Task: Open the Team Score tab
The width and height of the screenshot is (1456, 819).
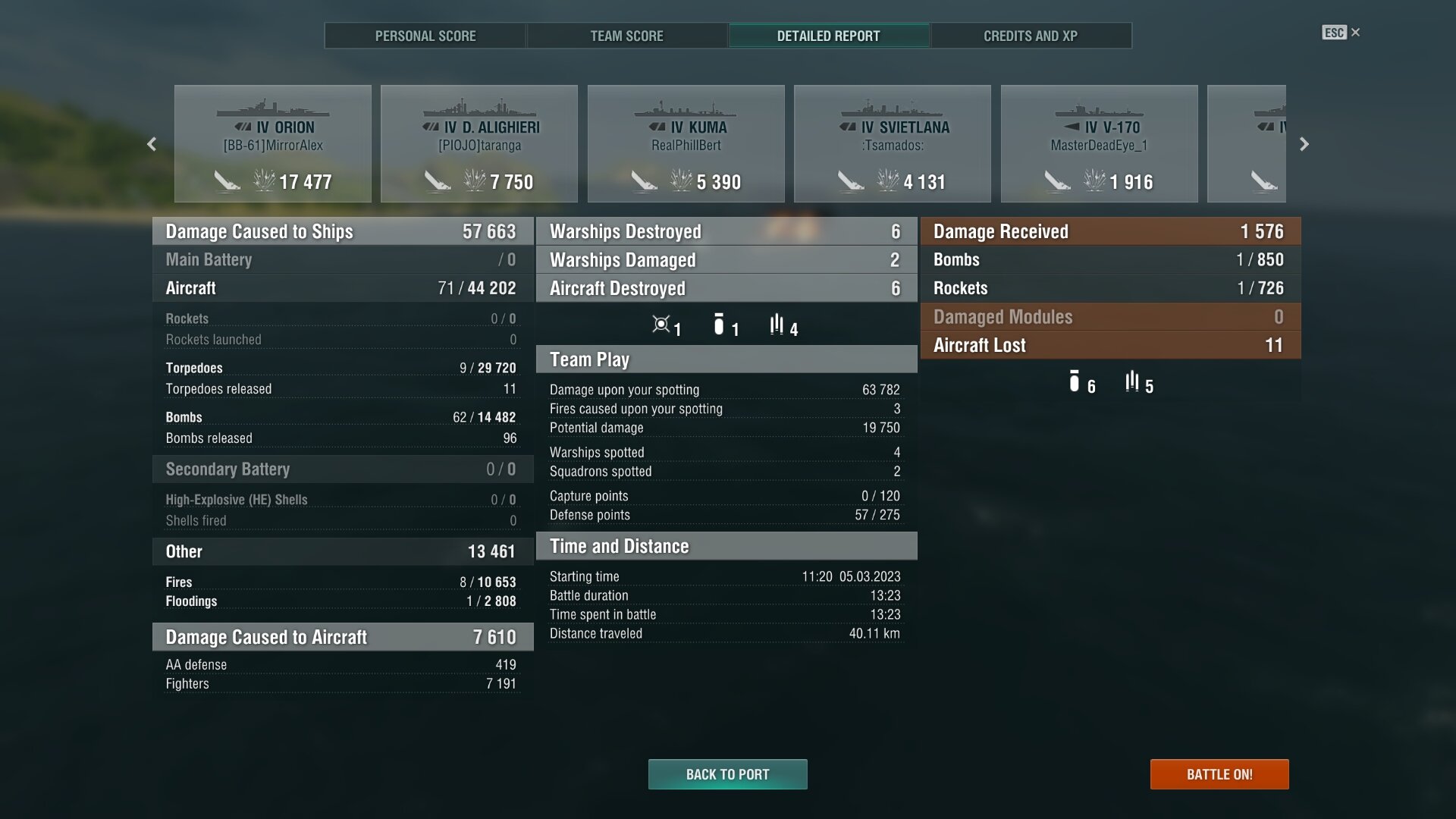Action: pyautogui.click(x=626, y=36)
